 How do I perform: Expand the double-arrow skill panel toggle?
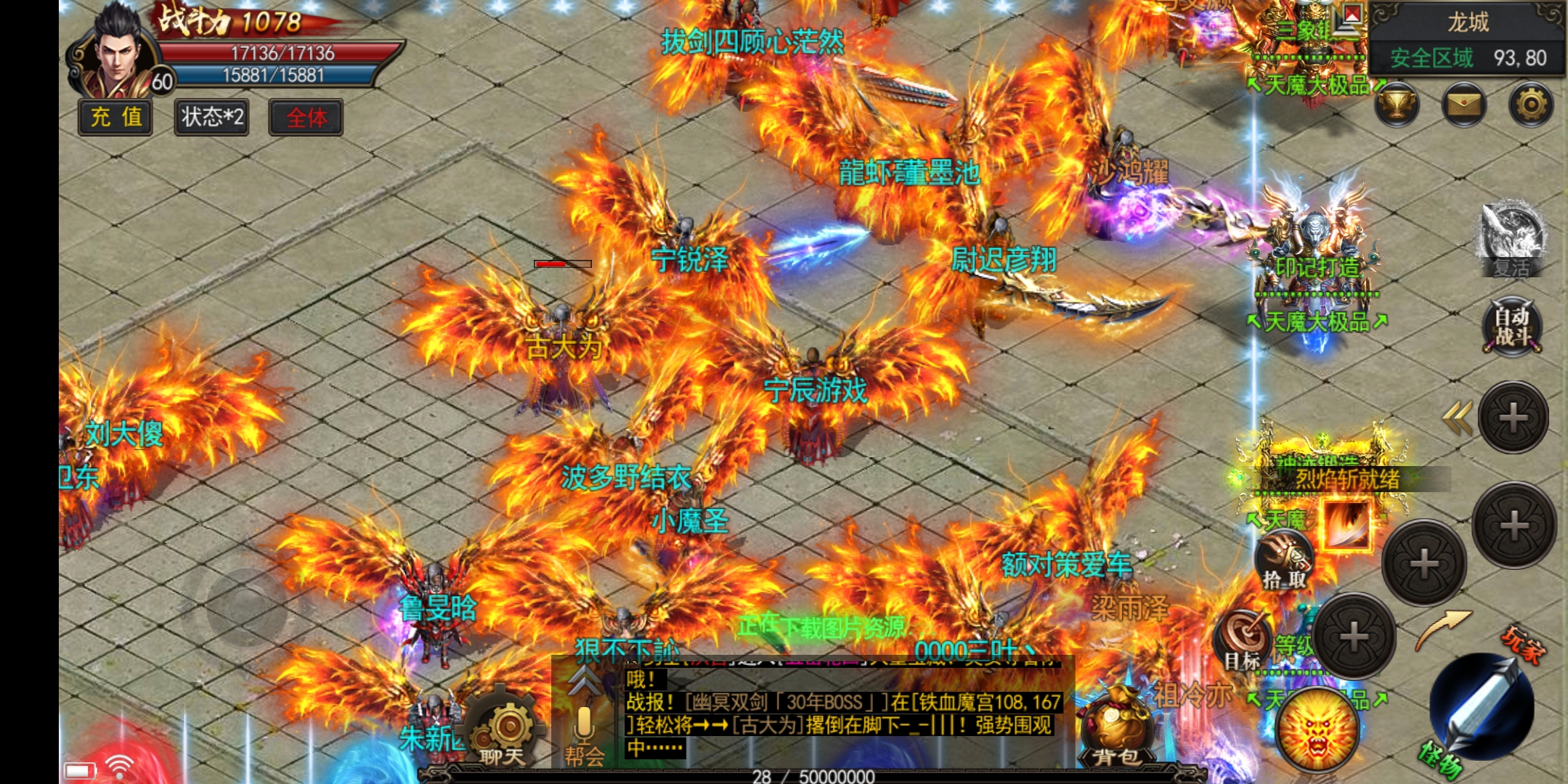click(1457, 418)
